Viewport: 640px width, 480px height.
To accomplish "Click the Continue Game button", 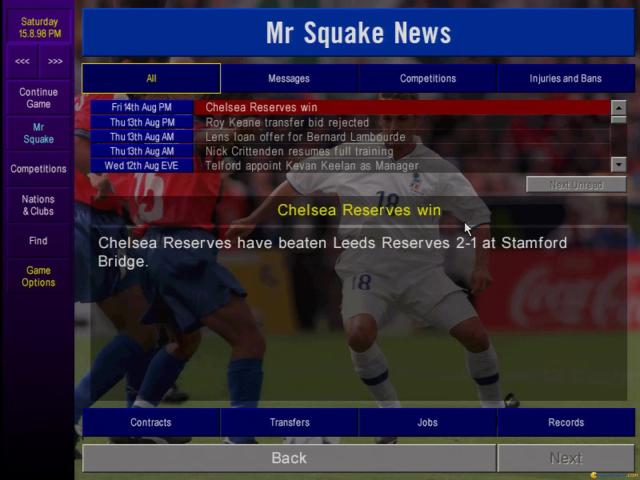I will (x=38, y=98).
